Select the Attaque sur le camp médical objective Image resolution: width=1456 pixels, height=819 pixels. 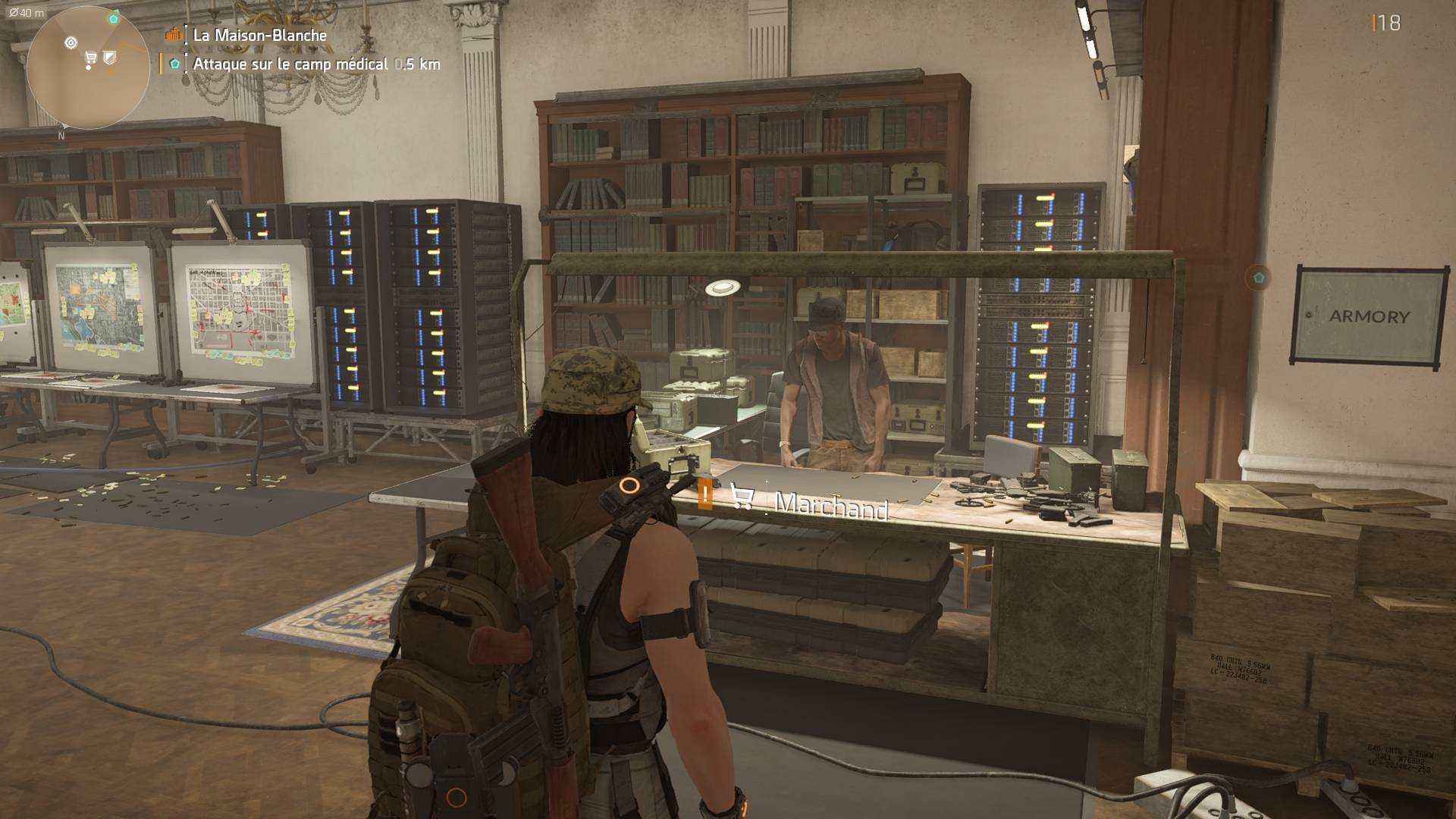click(x=290, y=64)
